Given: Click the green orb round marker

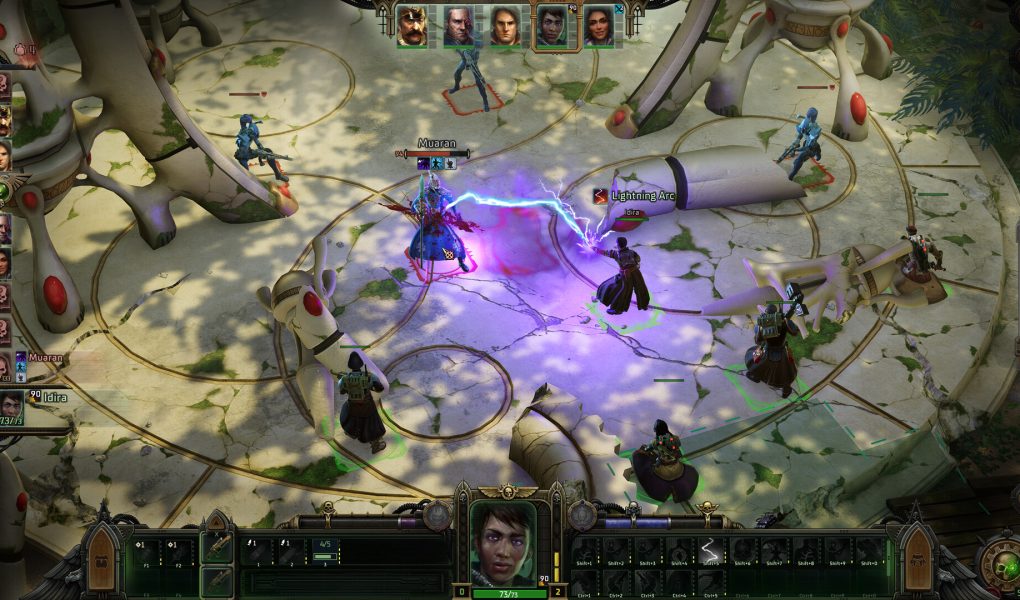Looking at the screenshot, I should [5, 189].
